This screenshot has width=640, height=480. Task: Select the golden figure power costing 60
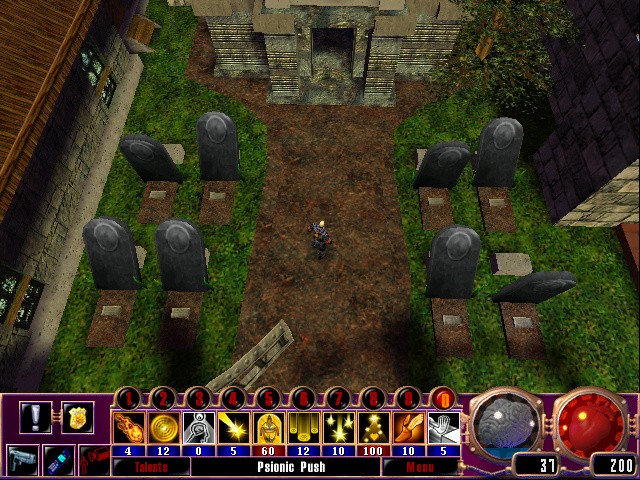[267, 428]
